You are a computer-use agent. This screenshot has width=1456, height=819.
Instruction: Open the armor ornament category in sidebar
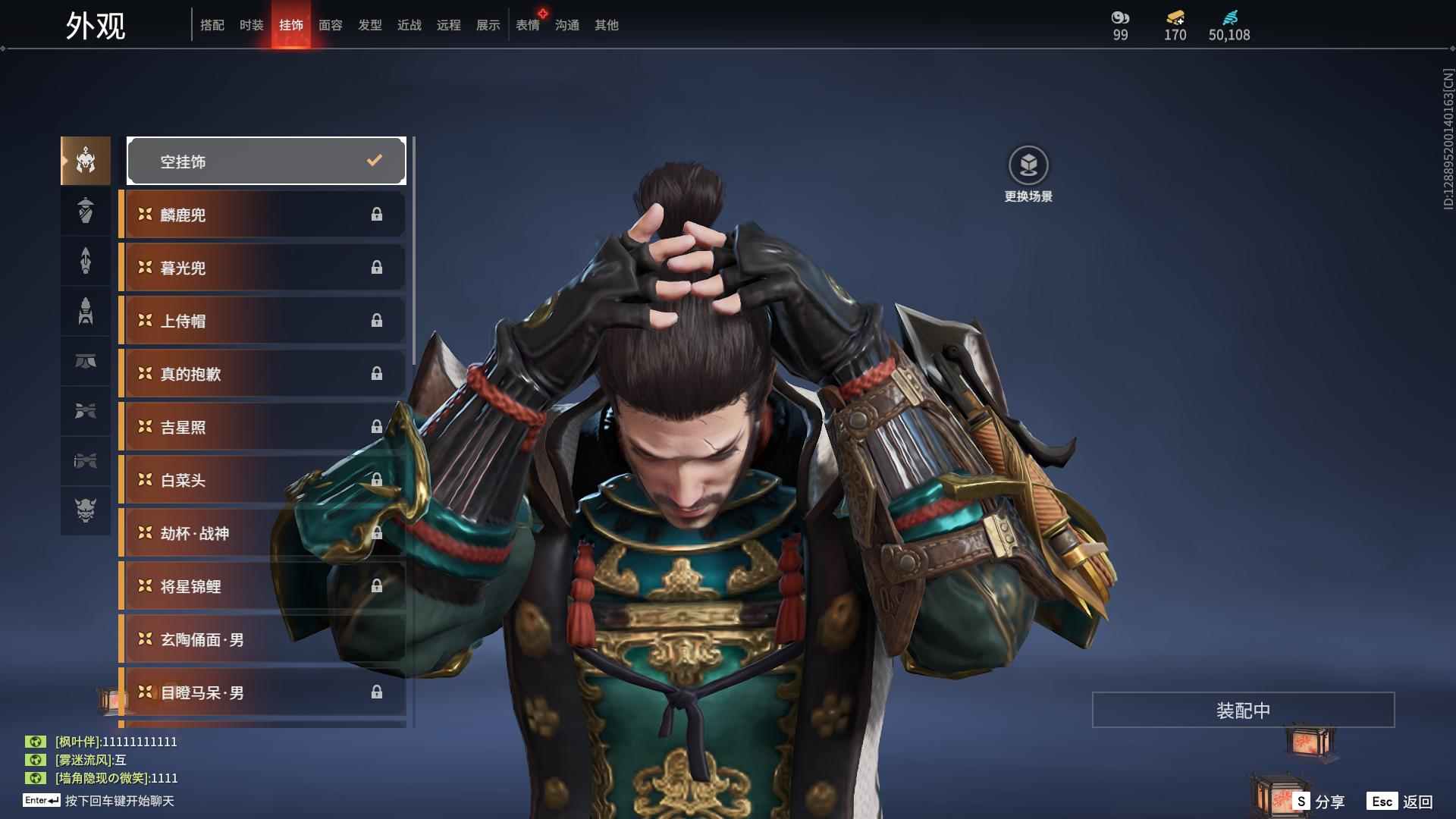tap(86, 211)
